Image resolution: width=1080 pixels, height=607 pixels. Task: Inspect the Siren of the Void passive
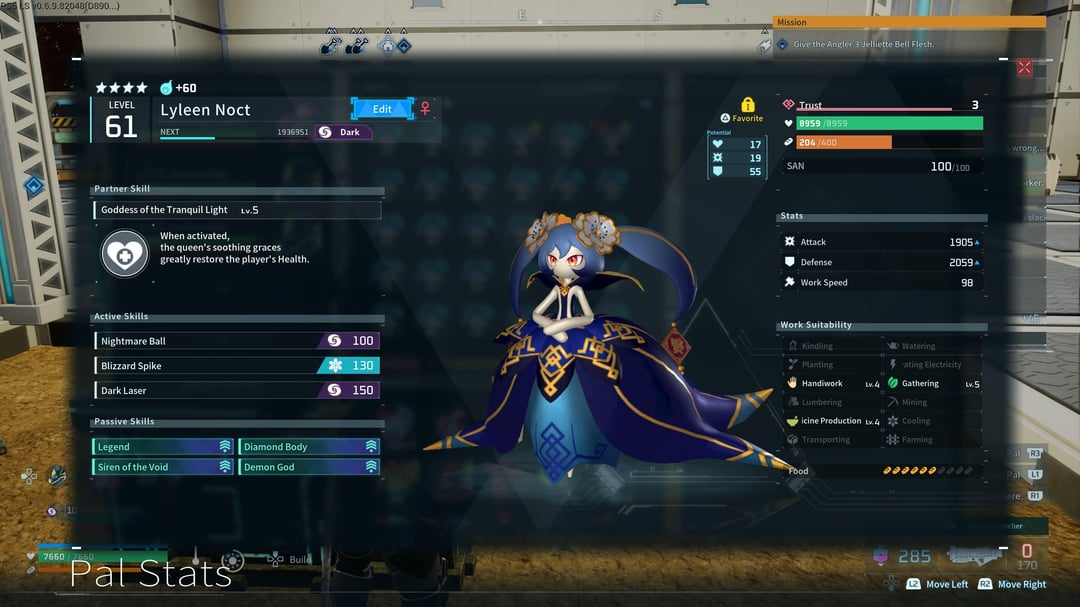(163, 467)
